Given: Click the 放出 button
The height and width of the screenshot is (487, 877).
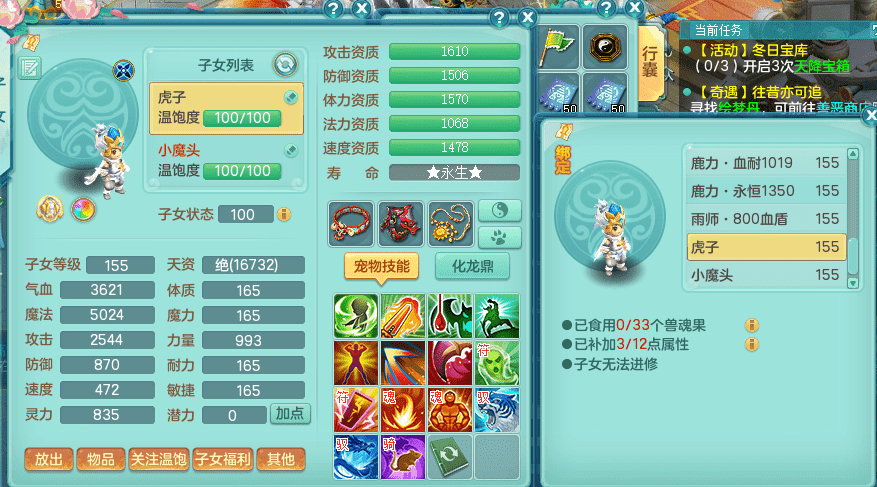Looking at the screenshot, I should point(49,459).
